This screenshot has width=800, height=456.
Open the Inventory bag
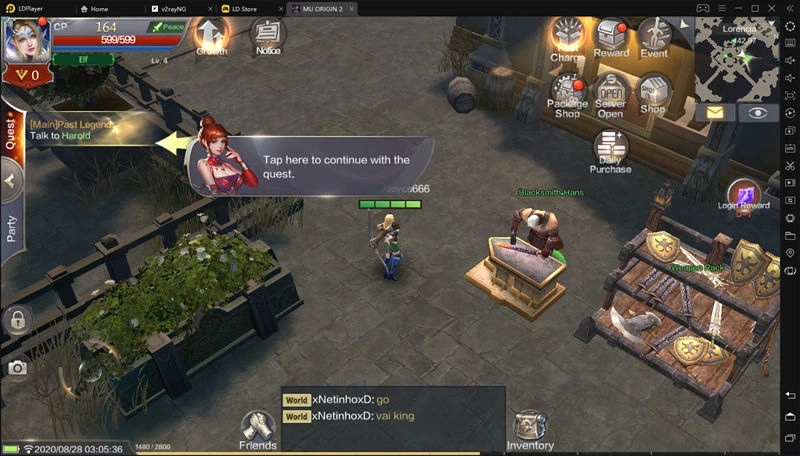[530, 430]
